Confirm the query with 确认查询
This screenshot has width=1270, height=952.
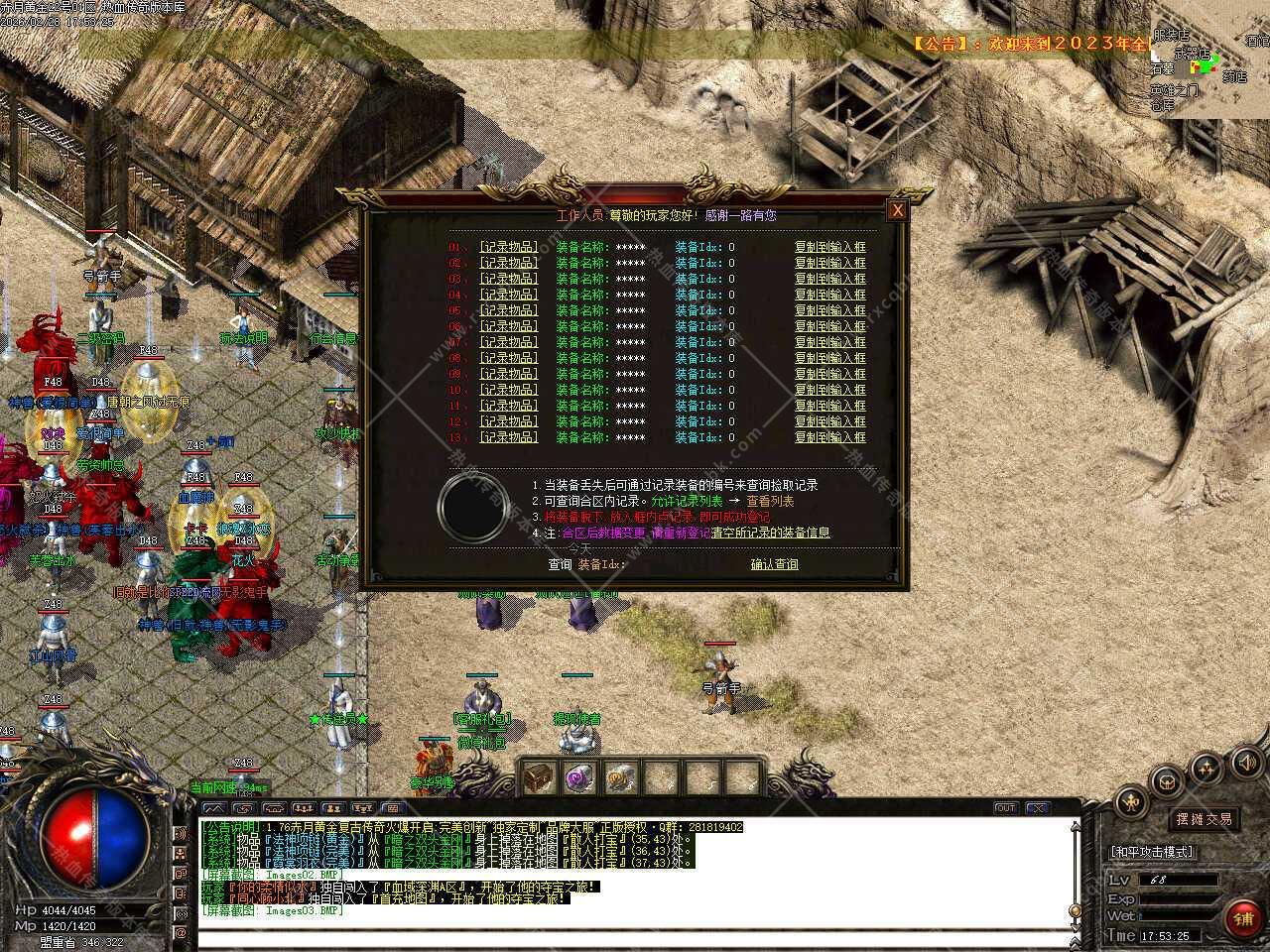pyautogui.click(x=774, y=564)
